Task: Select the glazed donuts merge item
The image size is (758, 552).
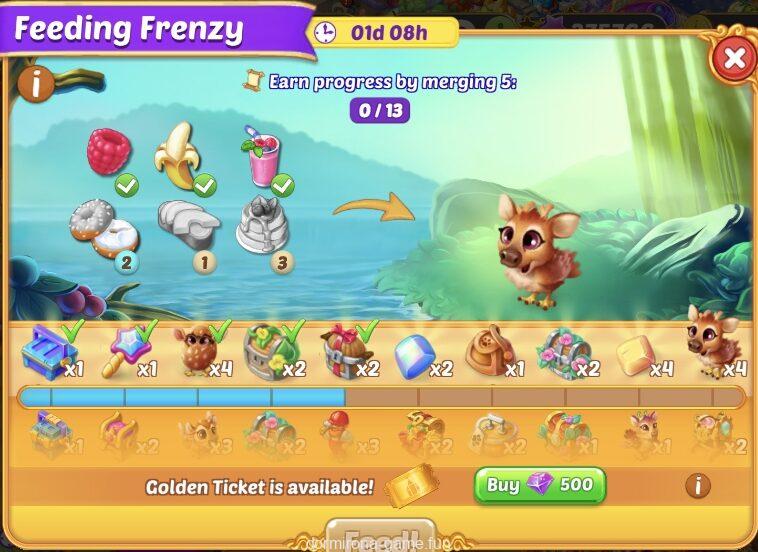Action: 103,226
